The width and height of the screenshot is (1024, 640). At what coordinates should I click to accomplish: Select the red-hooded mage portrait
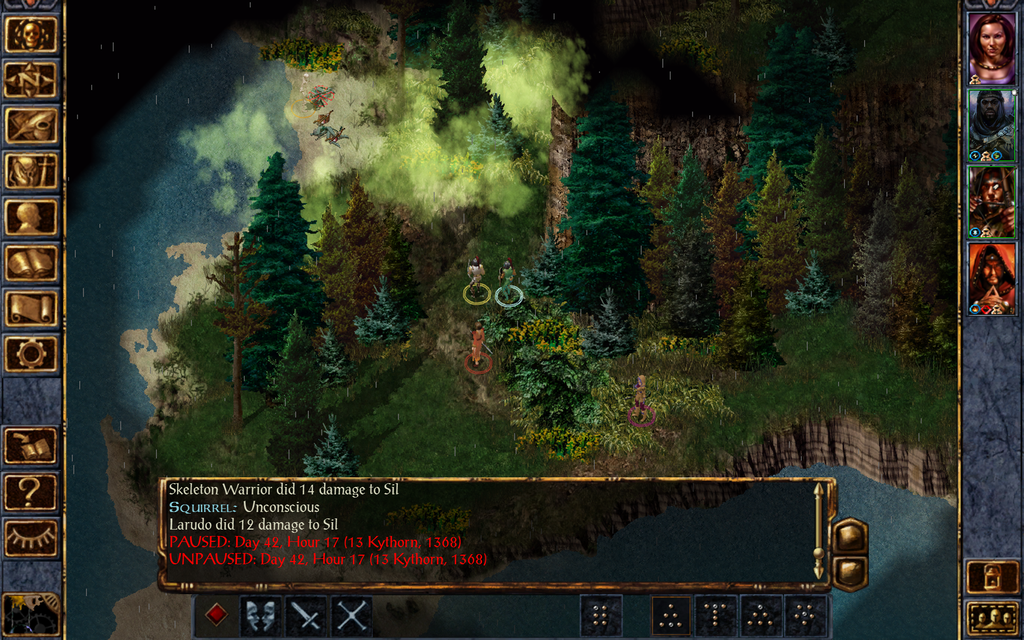[991, 278]
